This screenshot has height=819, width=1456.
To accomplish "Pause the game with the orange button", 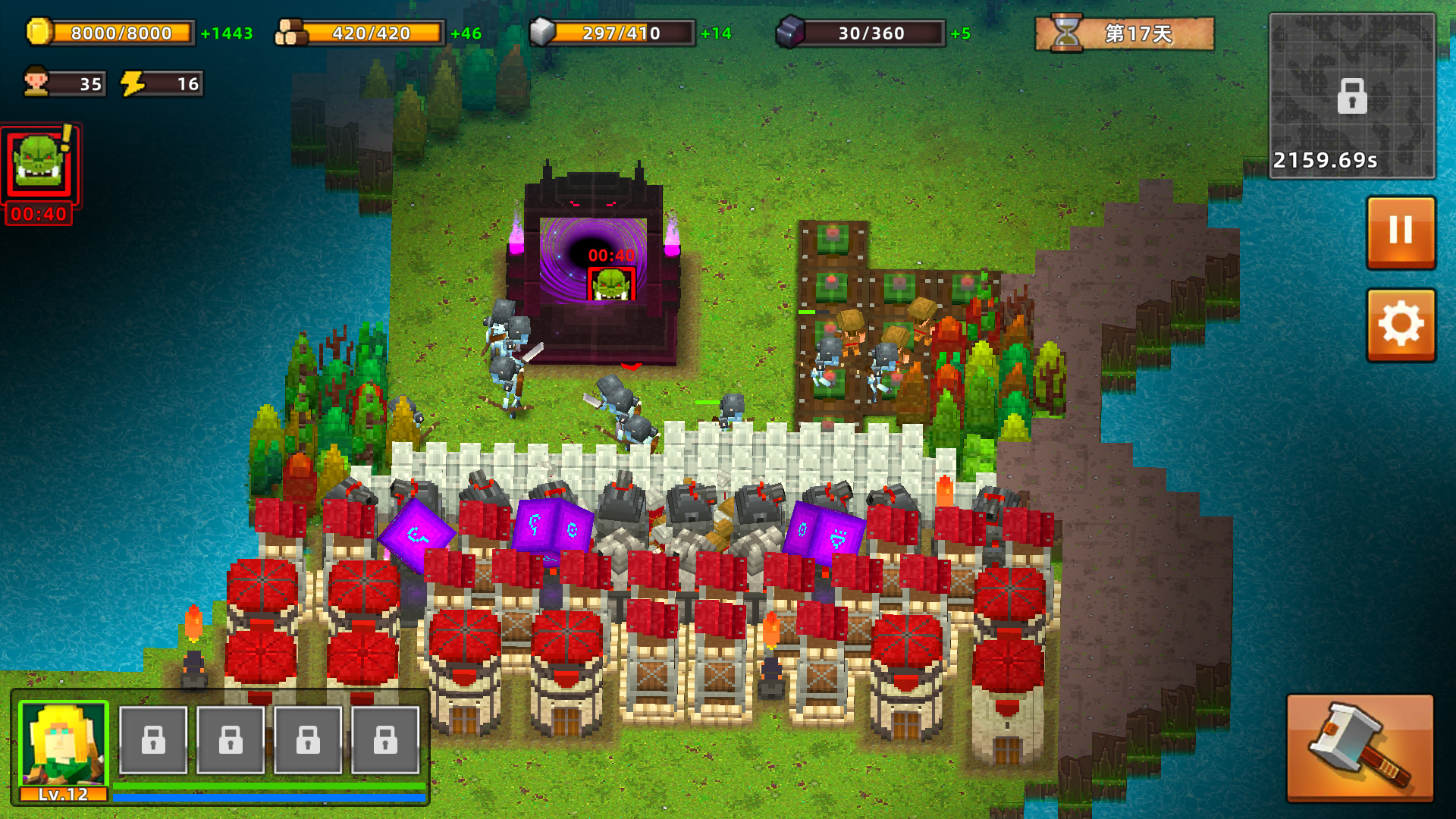I will point(1400,231).
